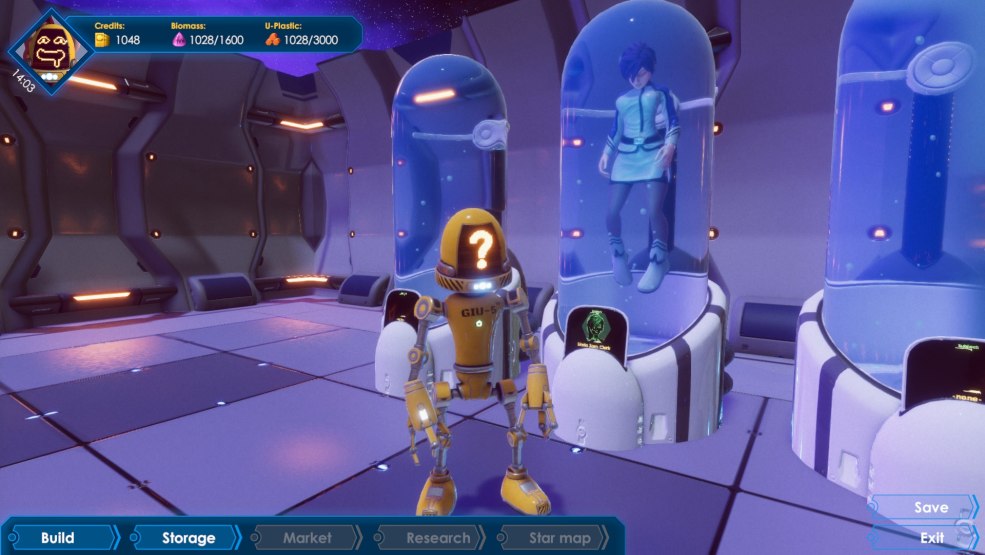The image size is (985, 555).
Task: Select the Market button
Action: tap(307, 538)
